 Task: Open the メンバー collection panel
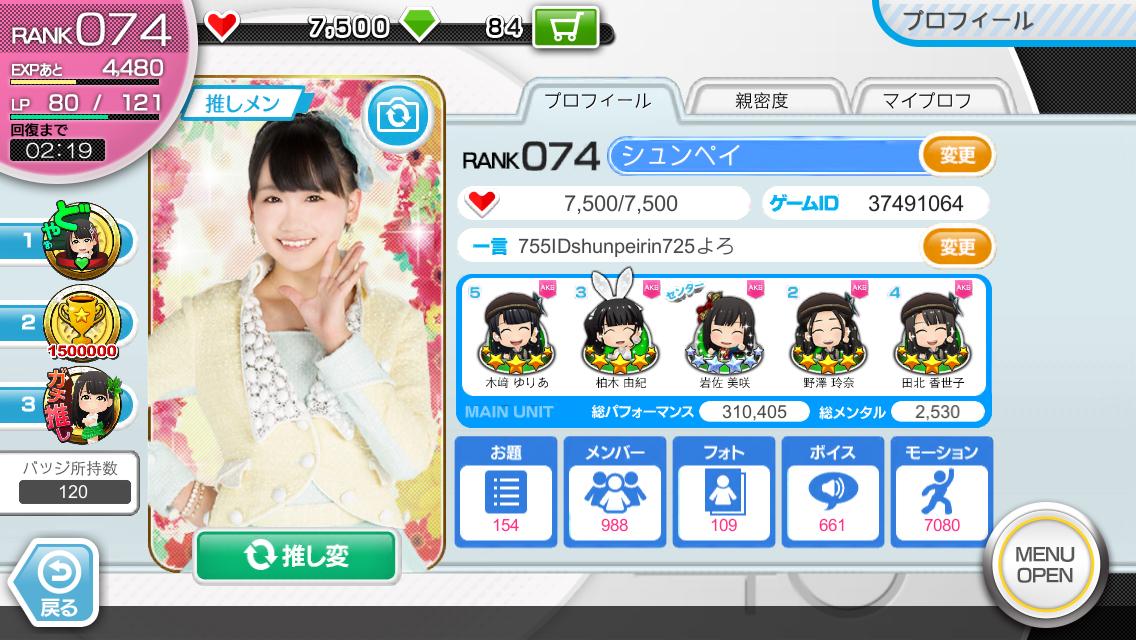(614, 491)
